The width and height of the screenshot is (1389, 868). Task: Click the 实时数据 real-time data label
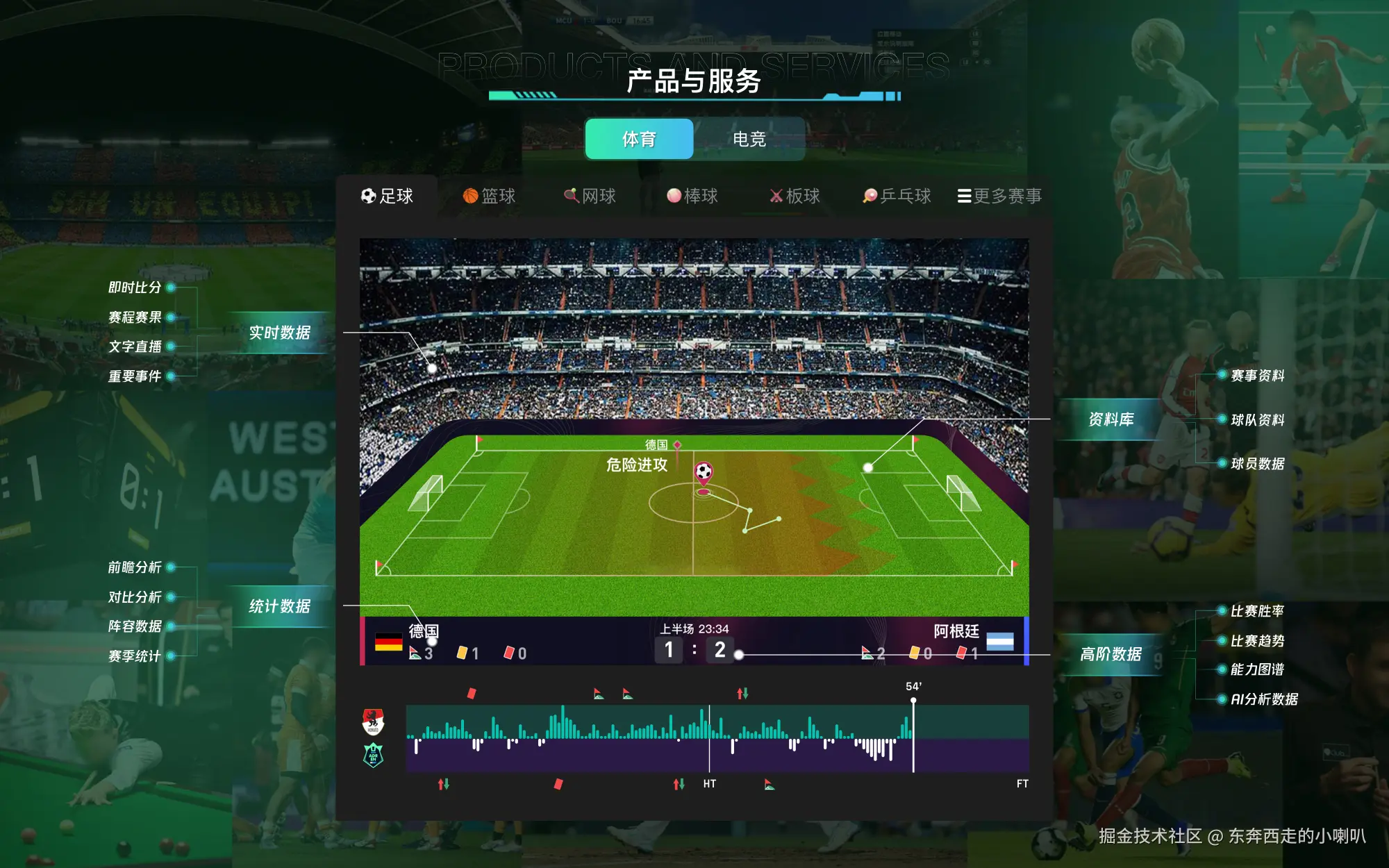point(281,333)
